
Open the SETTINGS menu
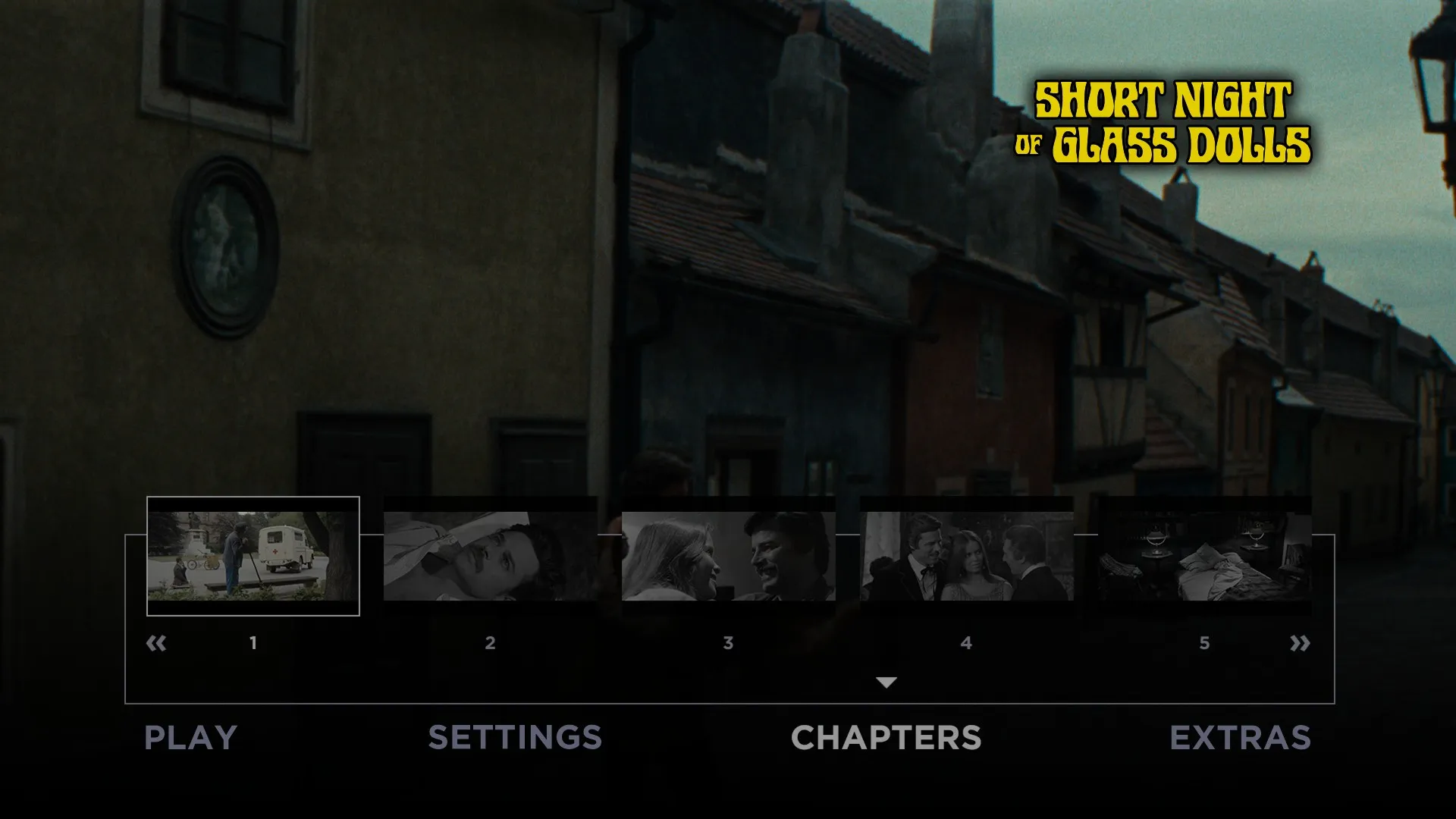(515, 736)
